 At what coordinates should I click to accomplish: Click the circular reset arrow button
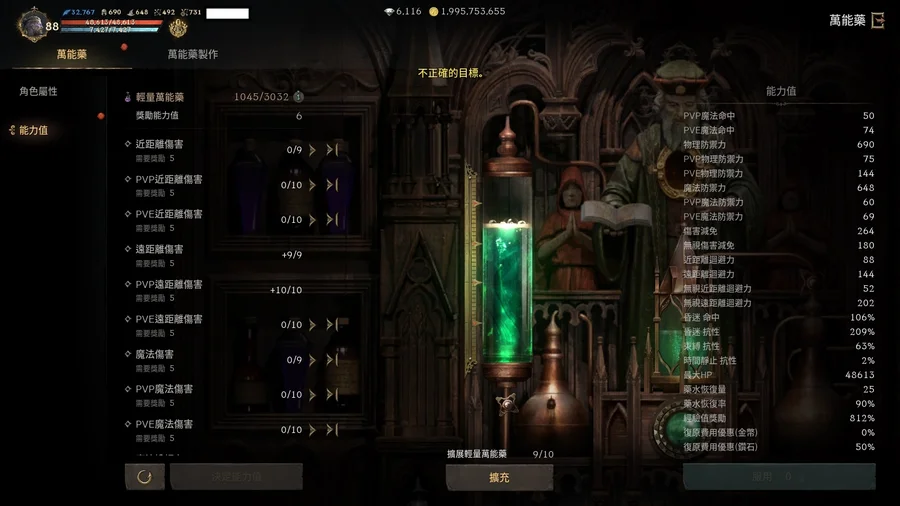(x=144, y=477)
